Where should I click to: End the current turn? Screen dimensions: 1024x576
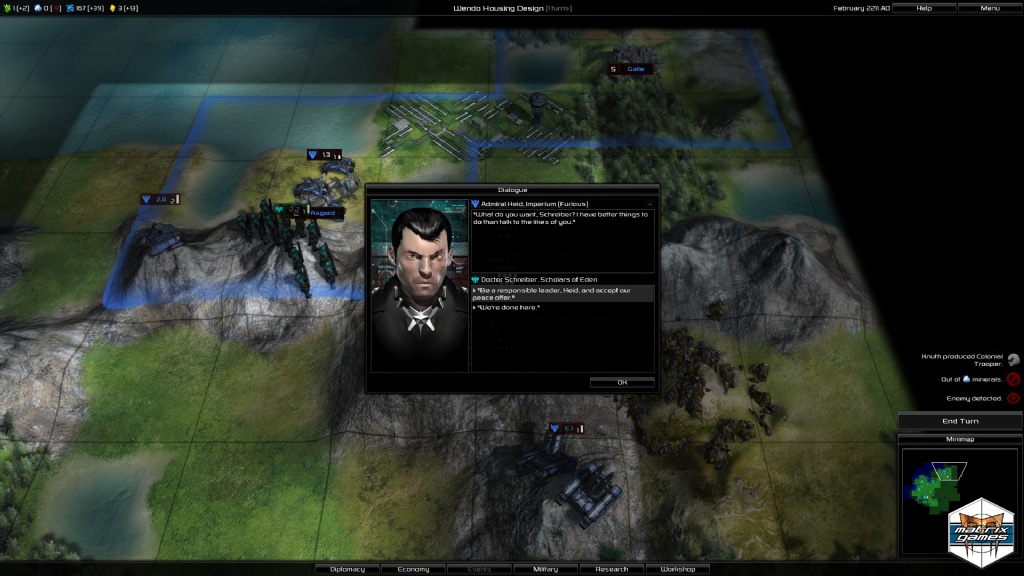point(960,421)
